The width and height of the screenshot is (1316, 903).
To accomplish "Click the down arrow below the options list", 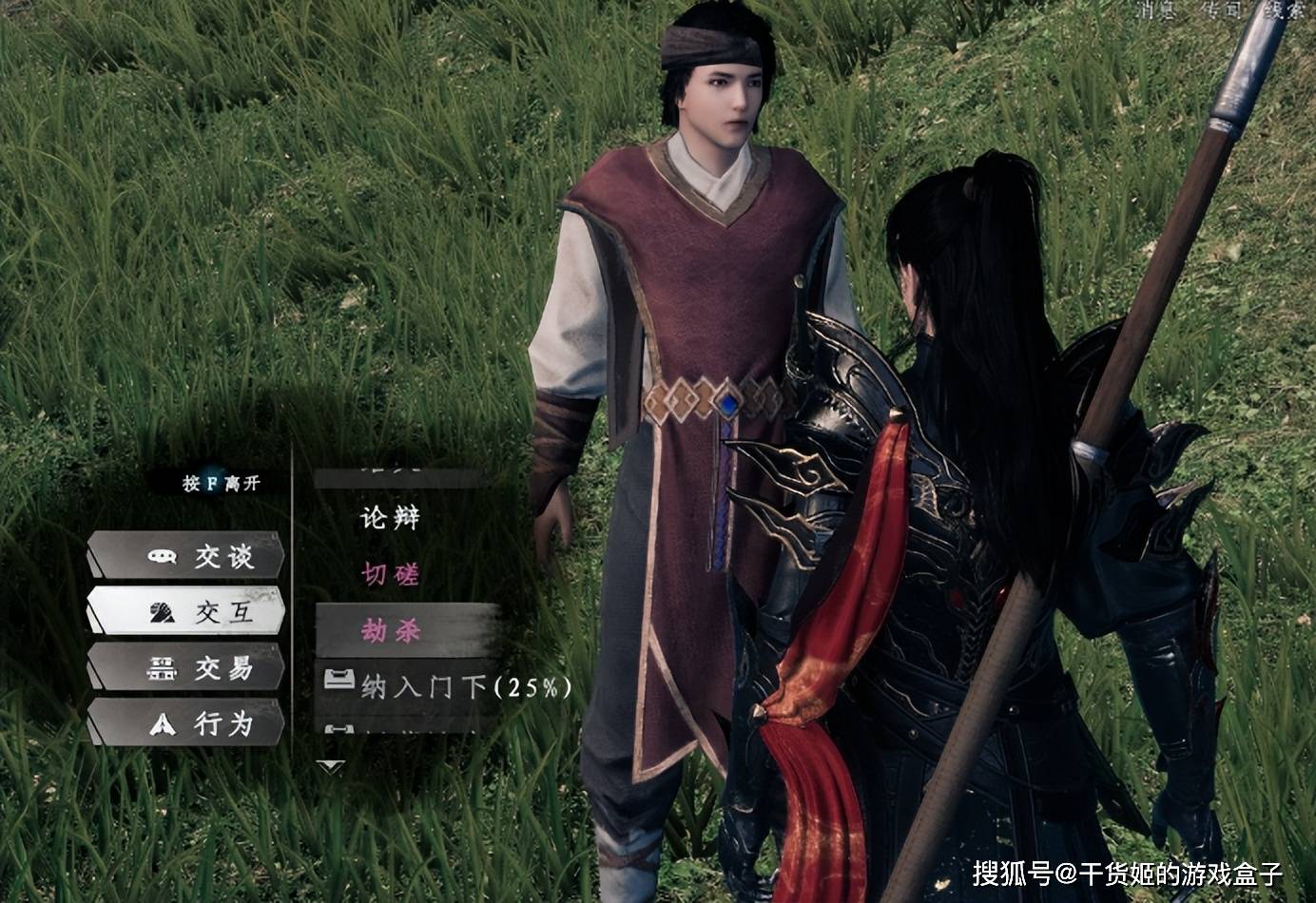I will tap(330, 766).
